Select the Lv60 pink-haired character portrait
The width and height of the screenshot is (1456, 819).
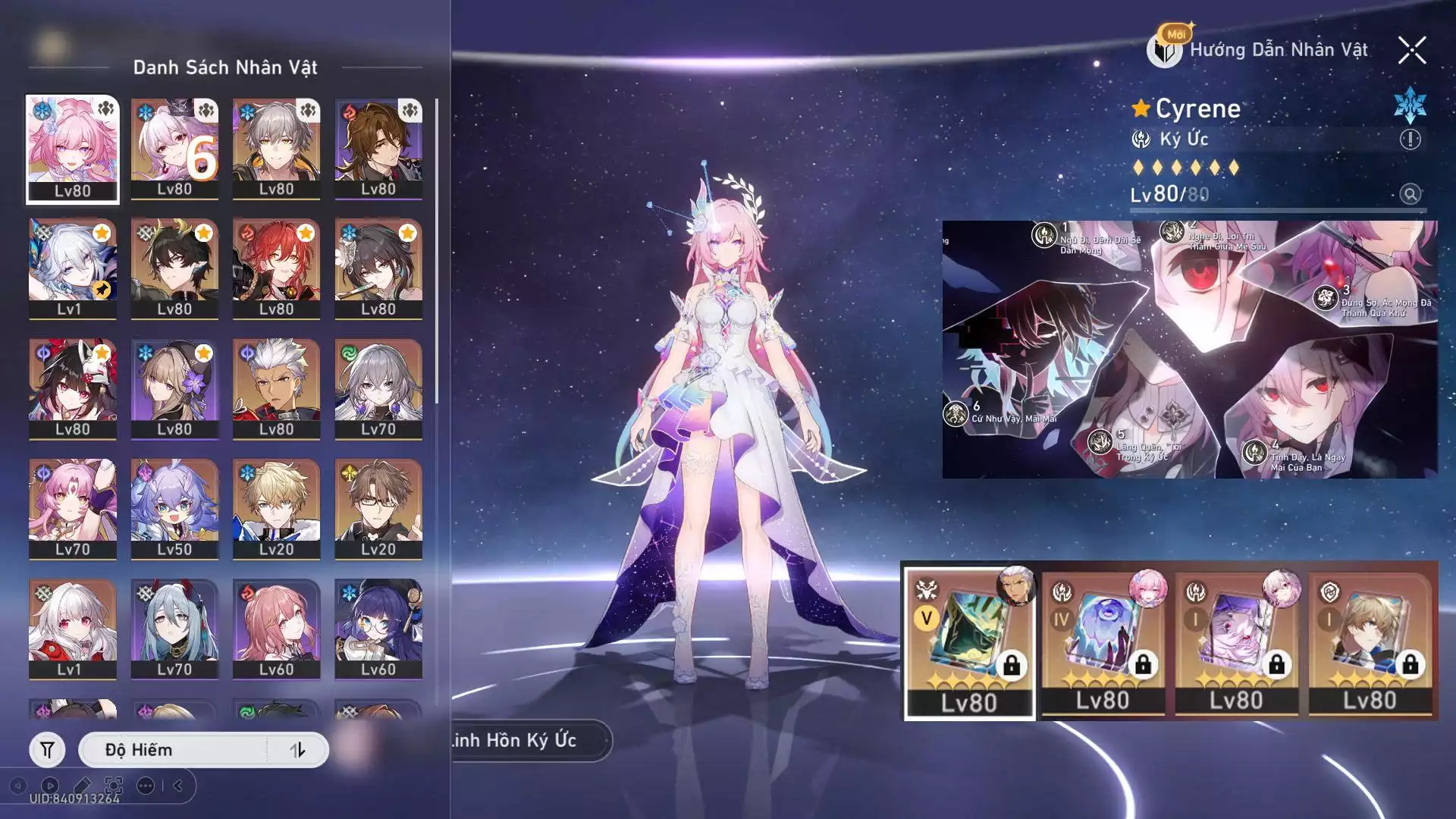(276, 628)
